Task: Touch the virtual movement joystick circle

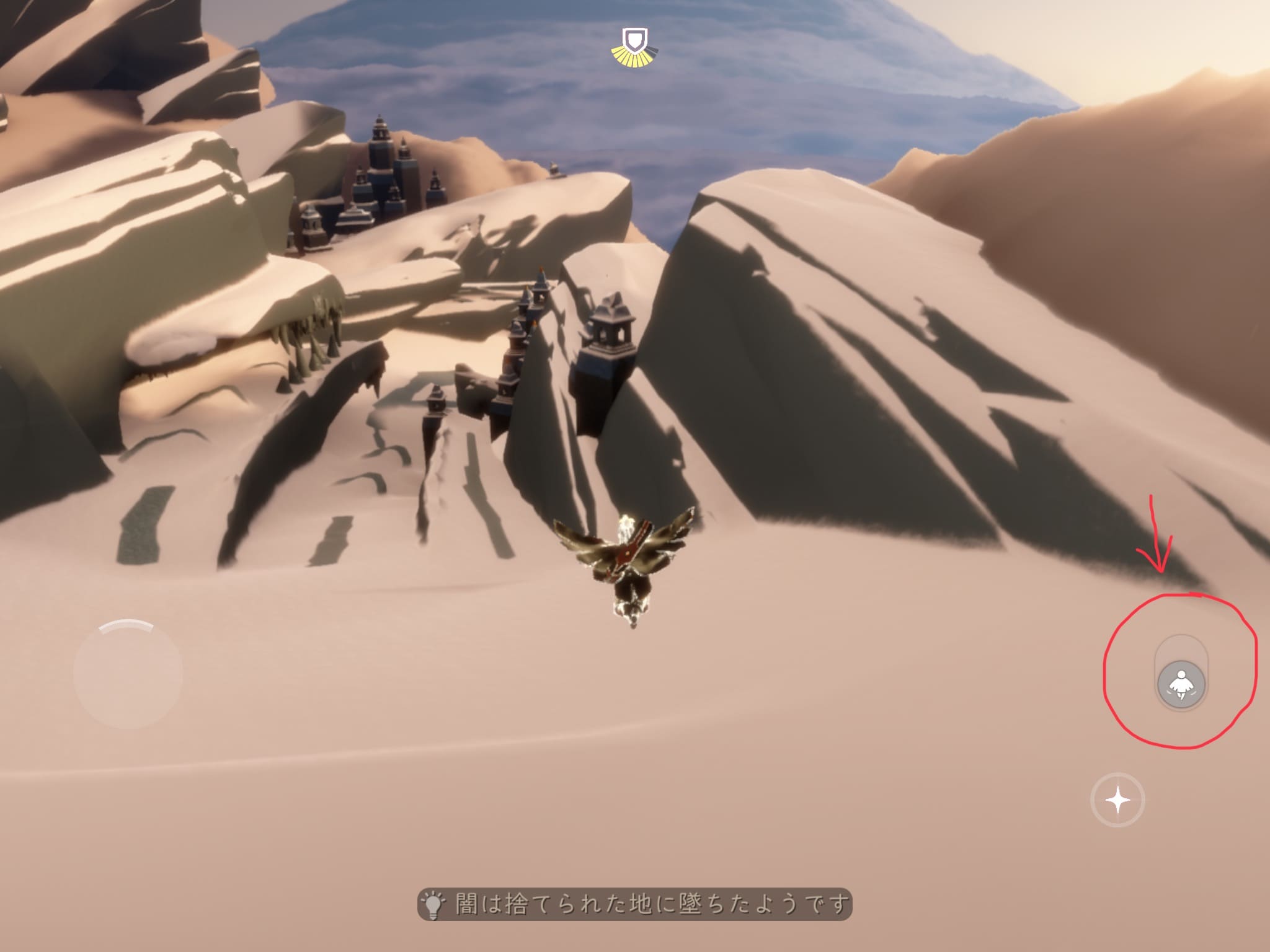Action: (128, 674)
